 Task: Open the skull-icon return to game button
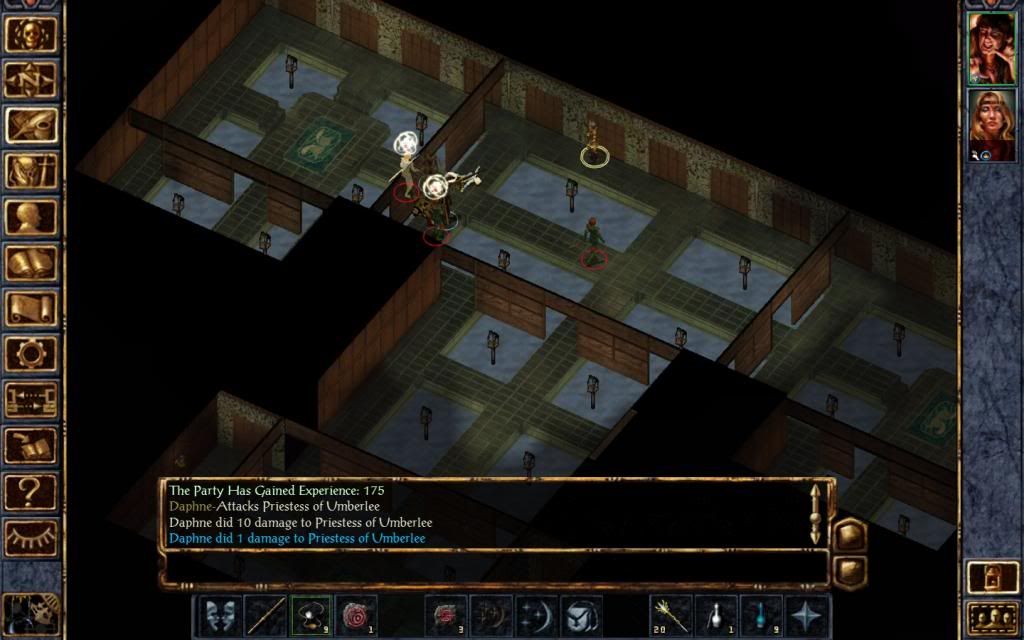pos(31,34)
